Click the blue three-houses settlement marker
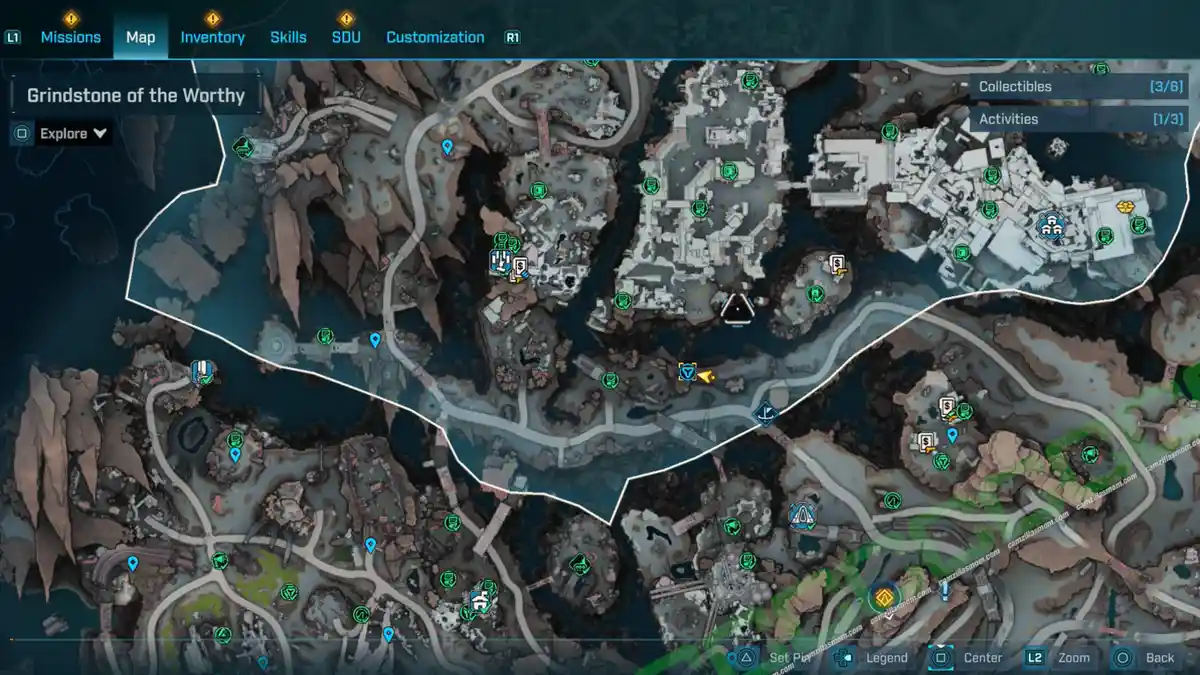 click(1050, 226)
